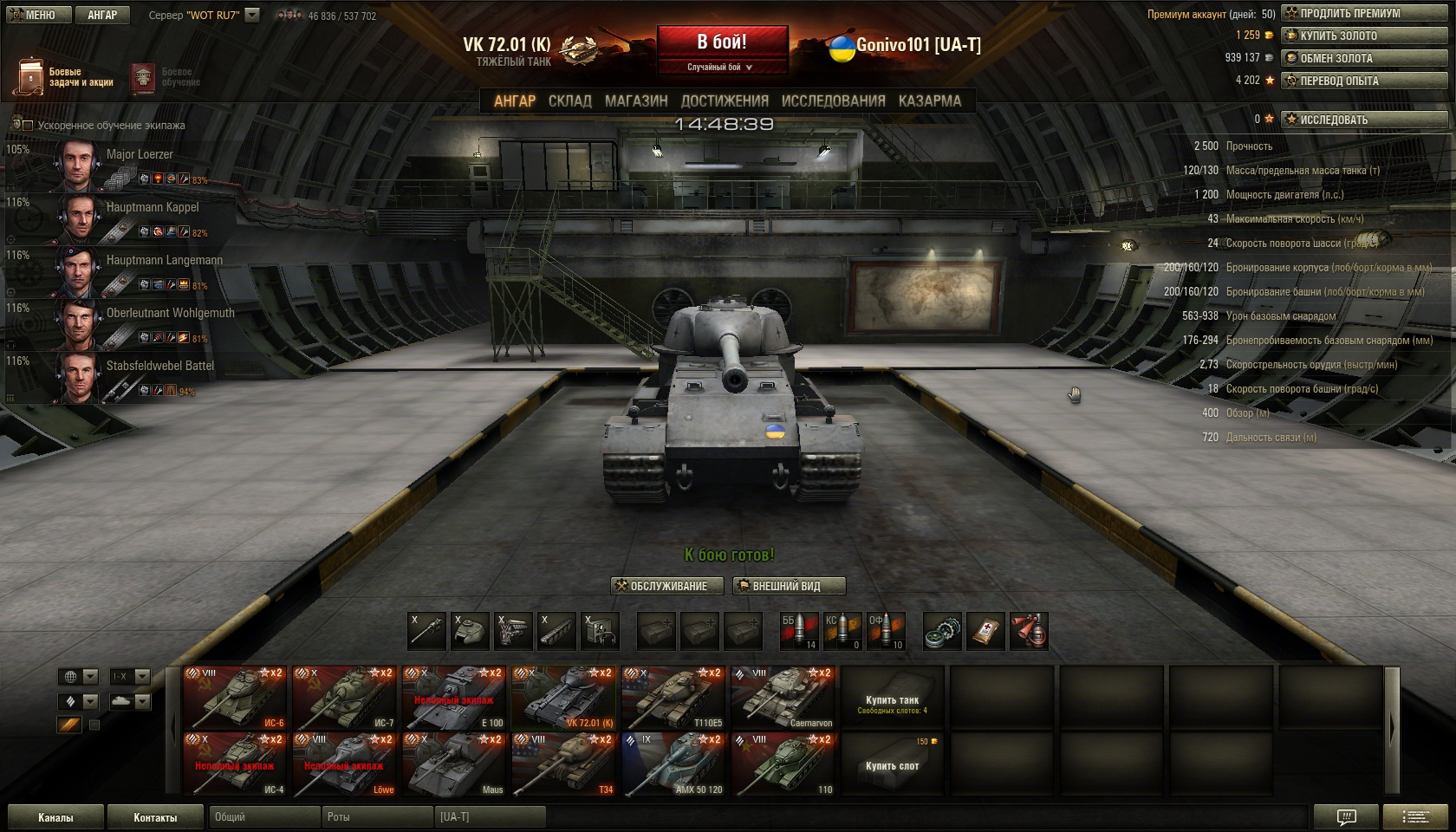The height and width of the screenshot is (832, 1456).
Task: Start battle with the В бой! button
Action: point(722,42)
